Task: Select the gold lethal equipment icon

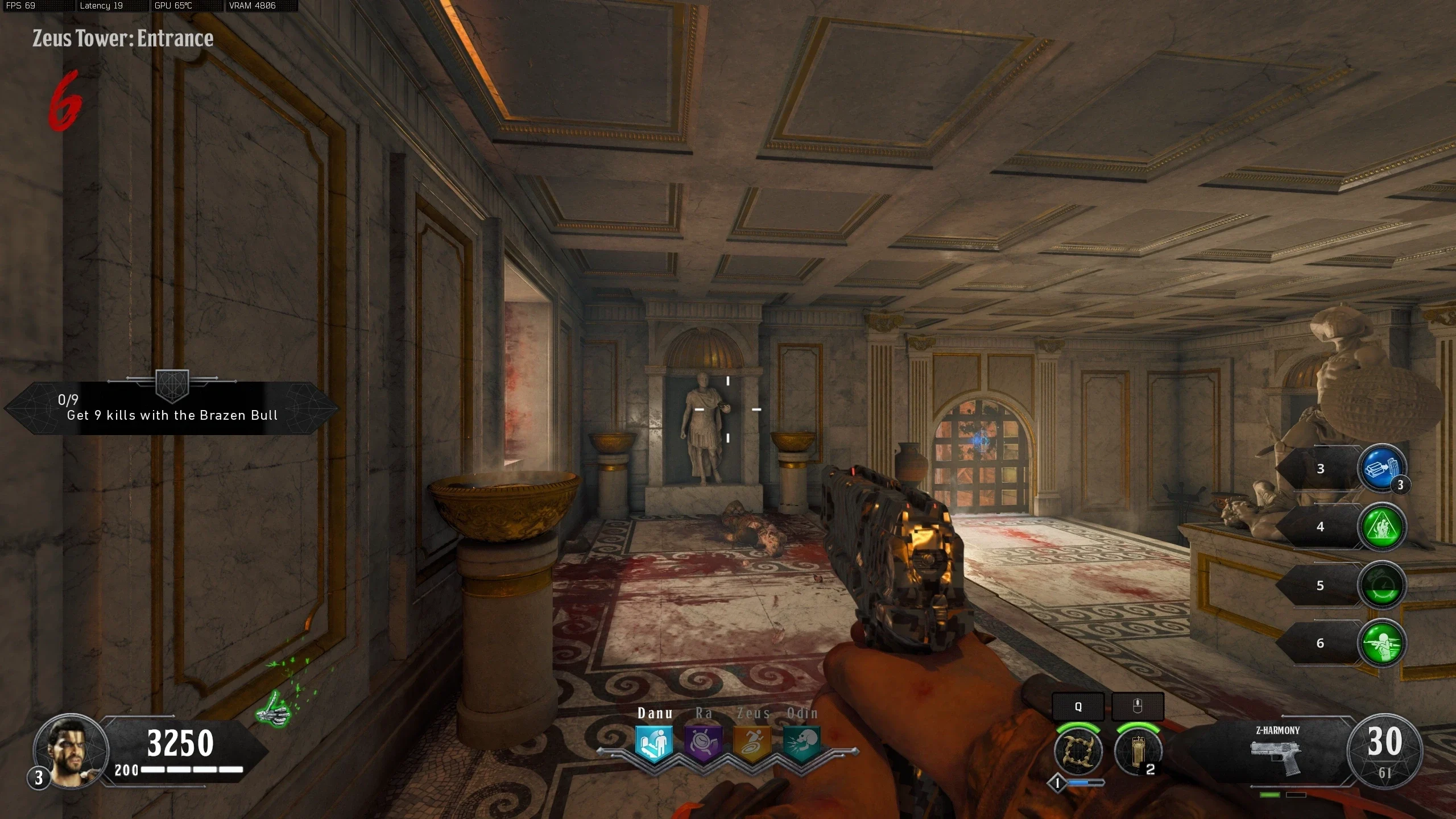Action: click(1137, 751)
